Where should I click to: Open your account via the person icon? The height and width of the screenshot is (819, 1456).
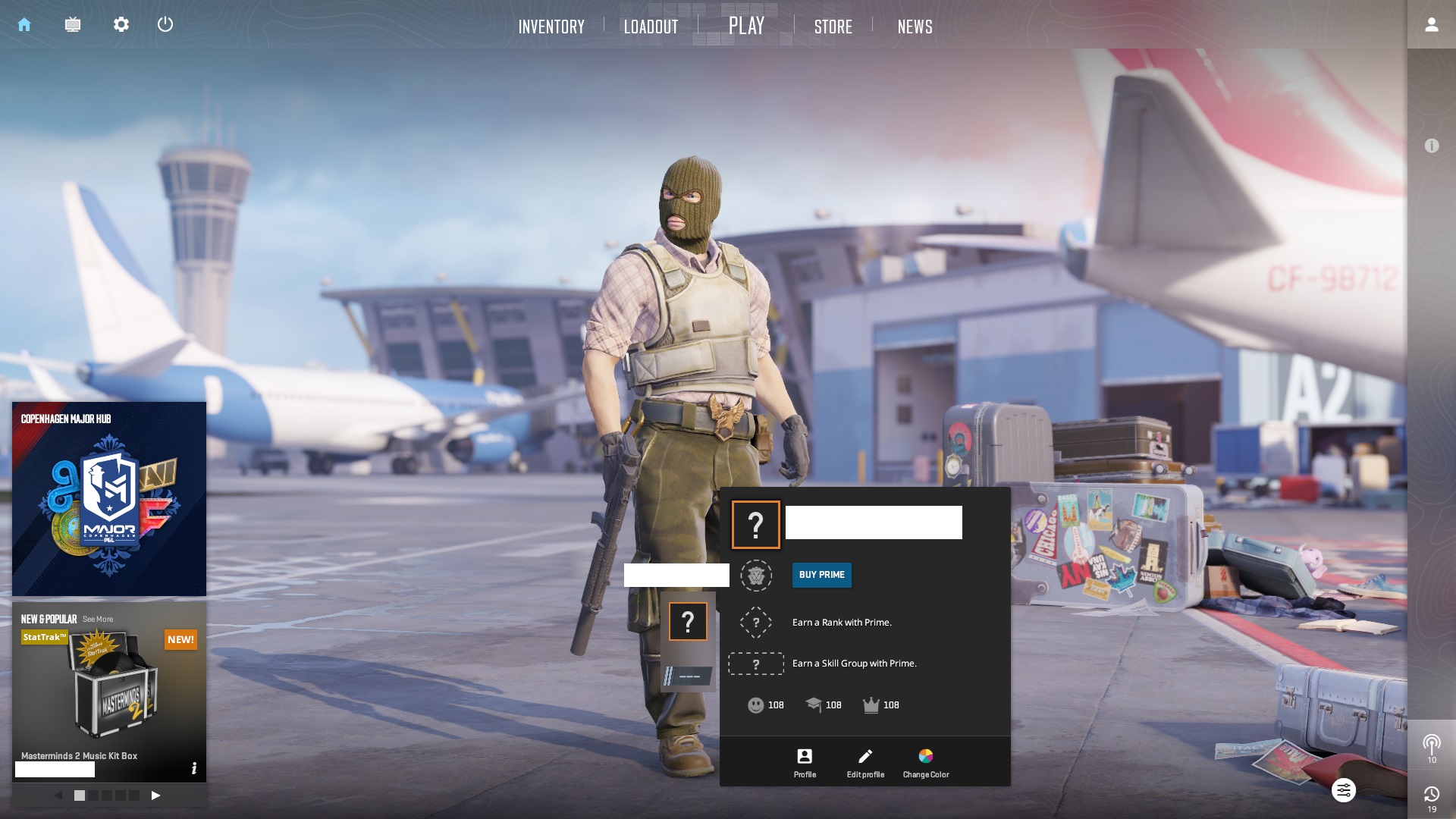click(1431, 24)
